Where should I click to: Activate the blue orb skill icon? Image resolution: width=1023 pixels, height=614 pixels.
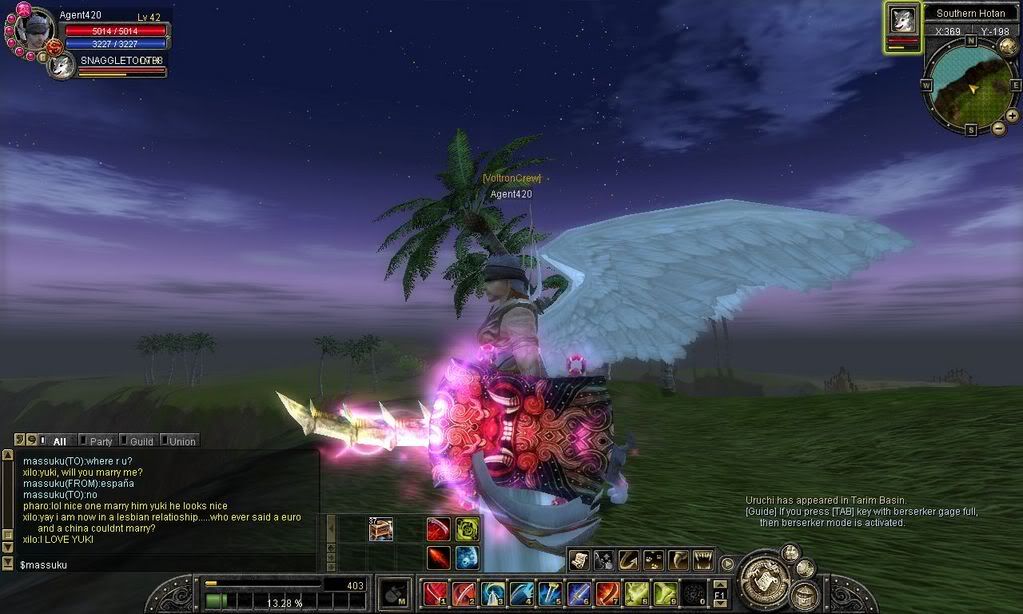pyautogui.click(x=467, y=558)
